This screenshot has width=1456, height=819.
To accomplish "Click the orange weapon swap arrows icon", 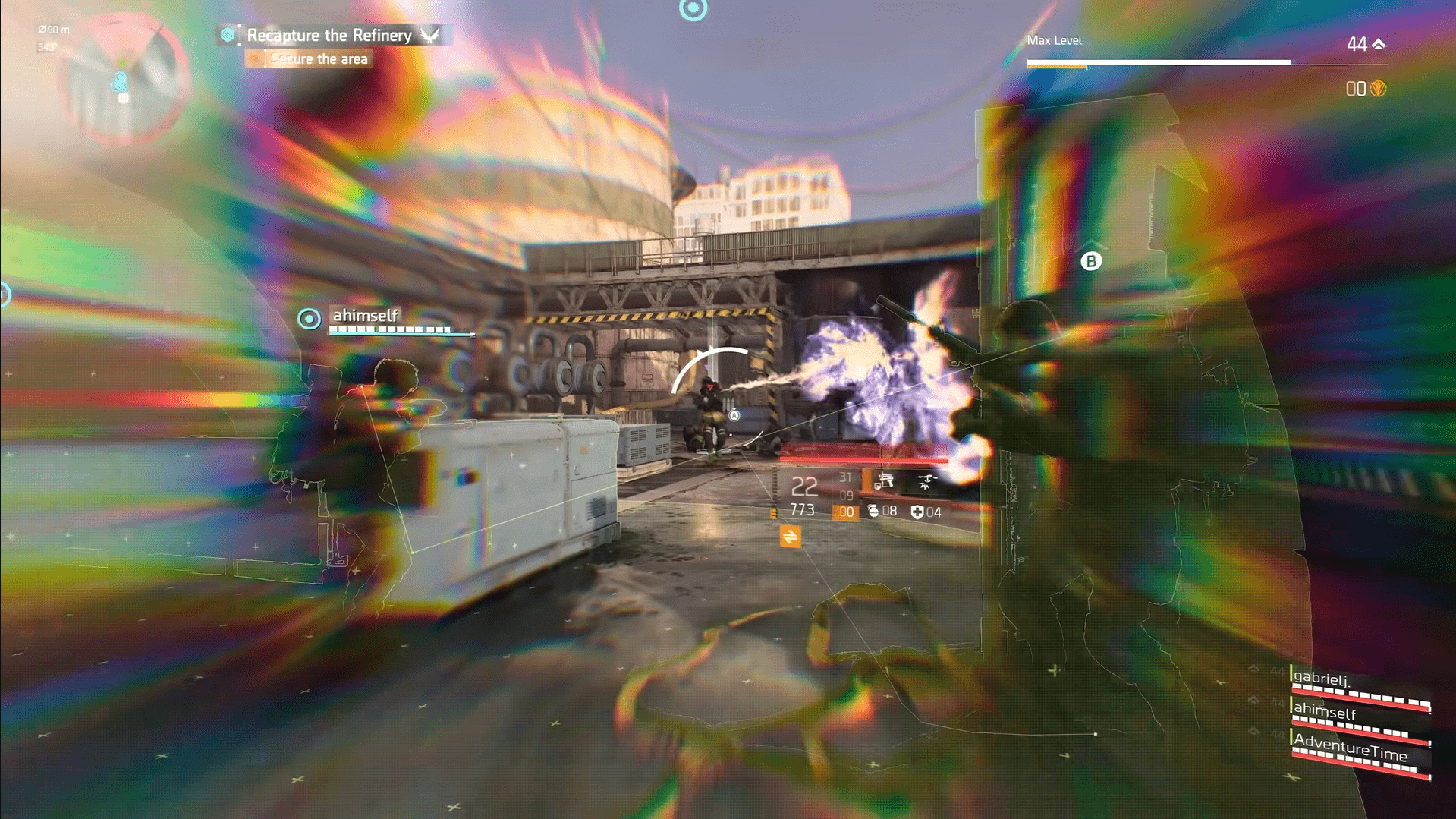I will pos(790,537).
